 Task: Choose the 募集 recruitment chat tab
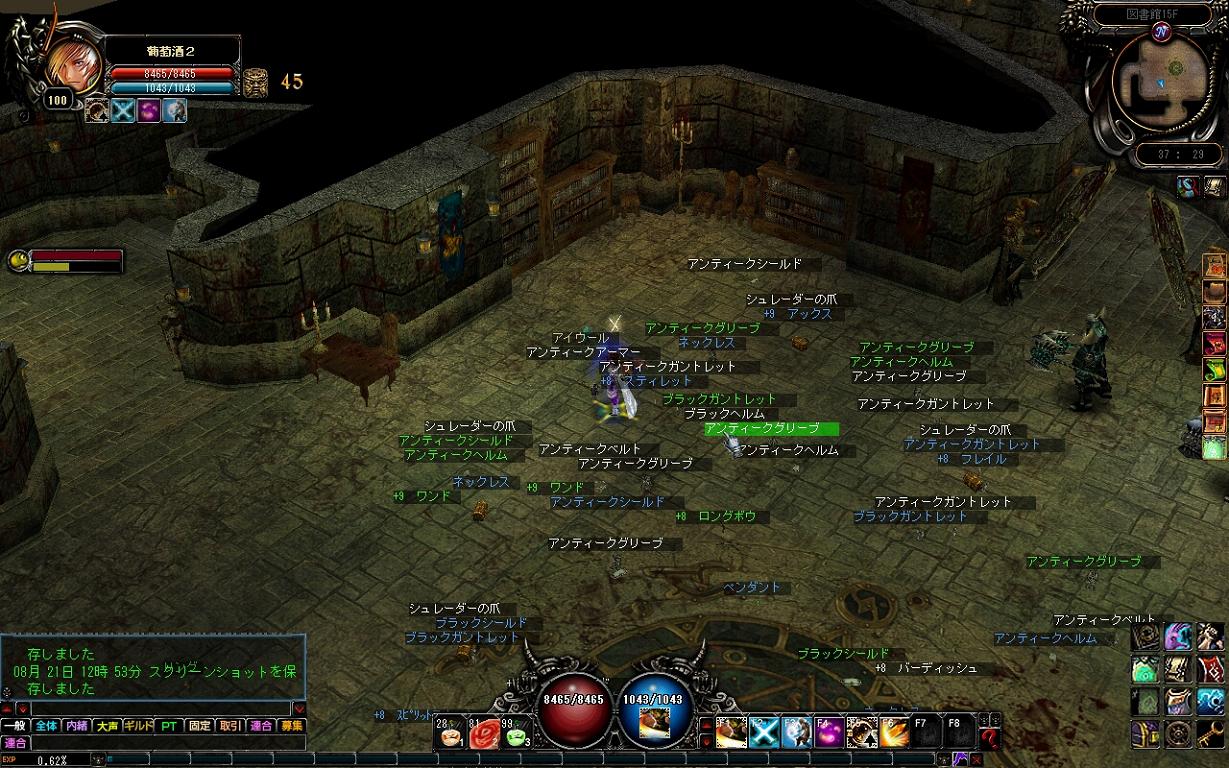[x=292, y=726]
